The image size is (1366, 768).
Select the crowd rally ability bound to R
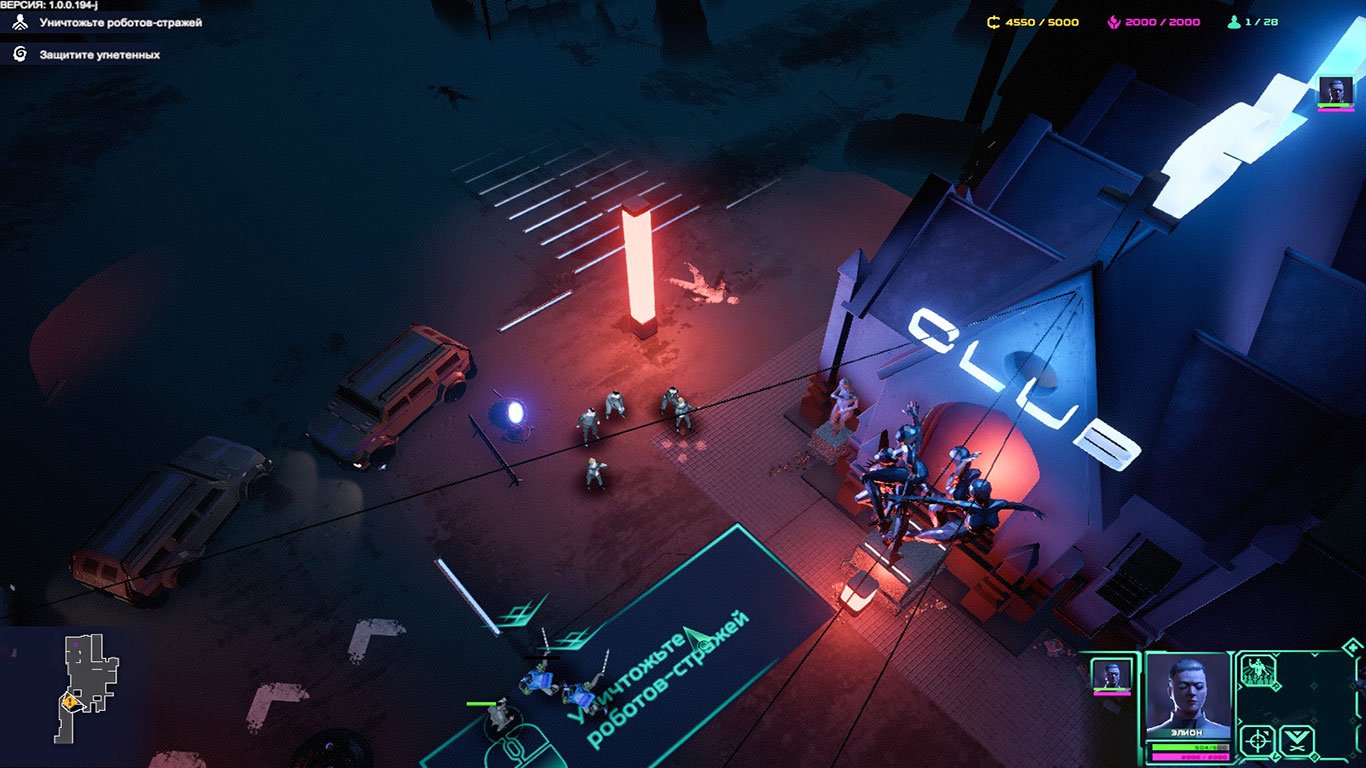click(1258, 670)
